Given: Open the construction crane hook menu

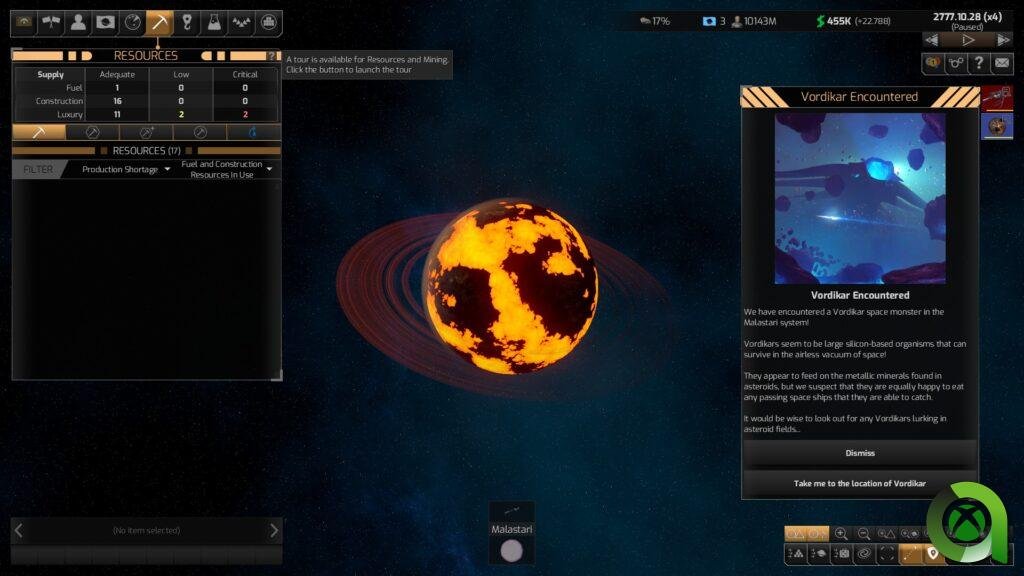Looking at the screenshot, I should 187,22.
